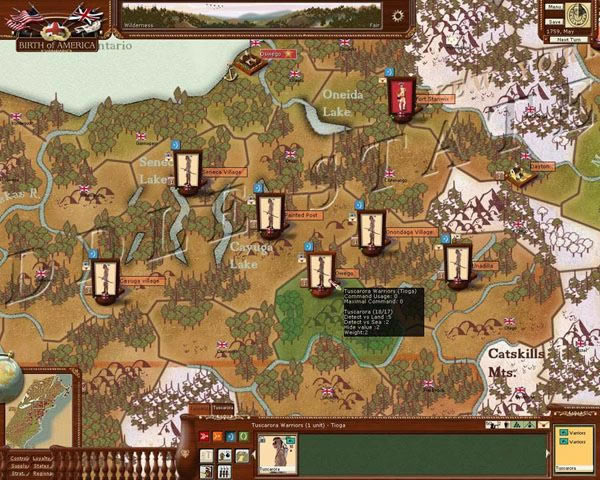Show the Loyalty map filter
This screenshot has height=480, width=600.
click(42, 457)
